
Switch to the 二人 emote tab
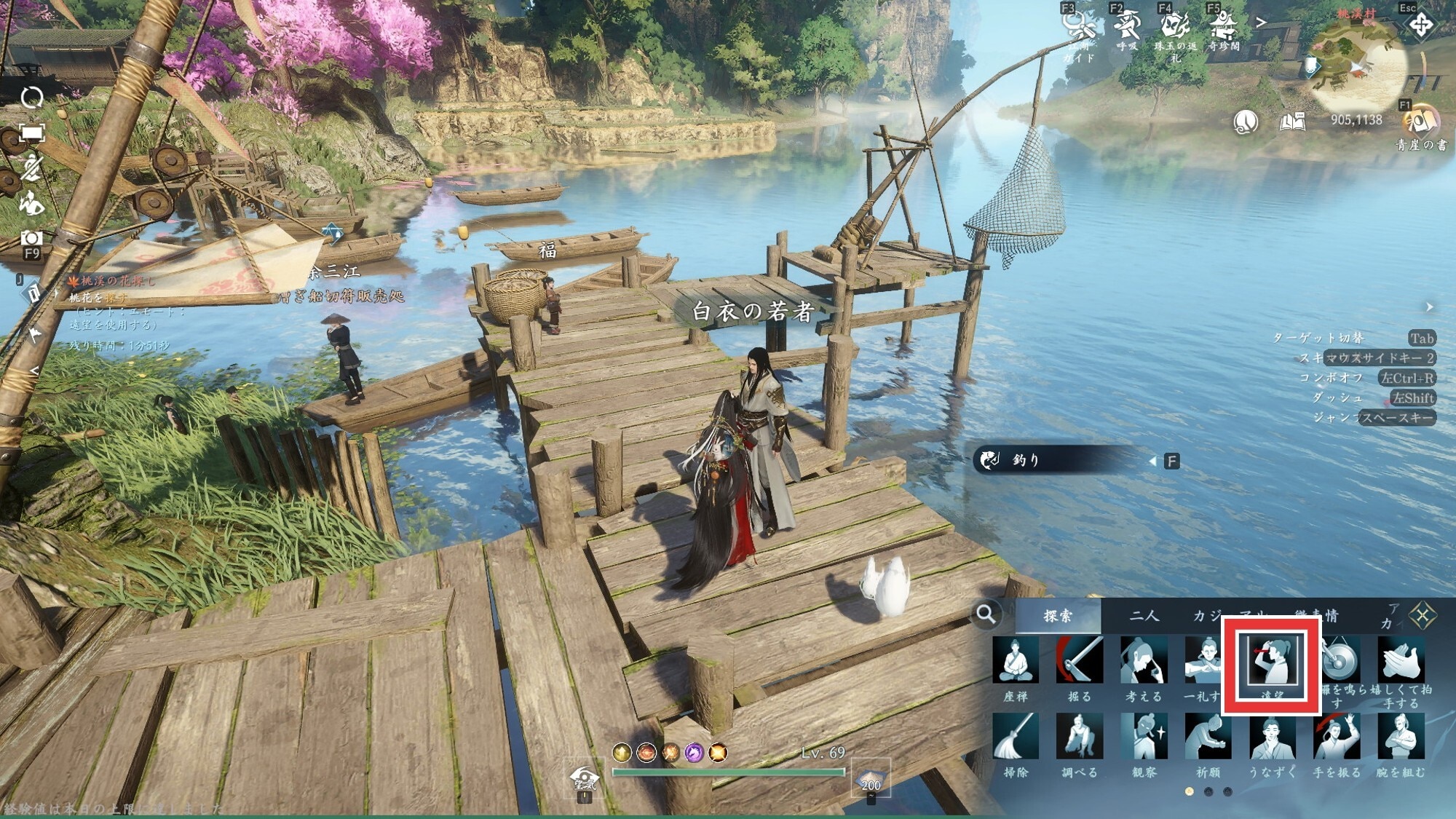point(1144,616)
